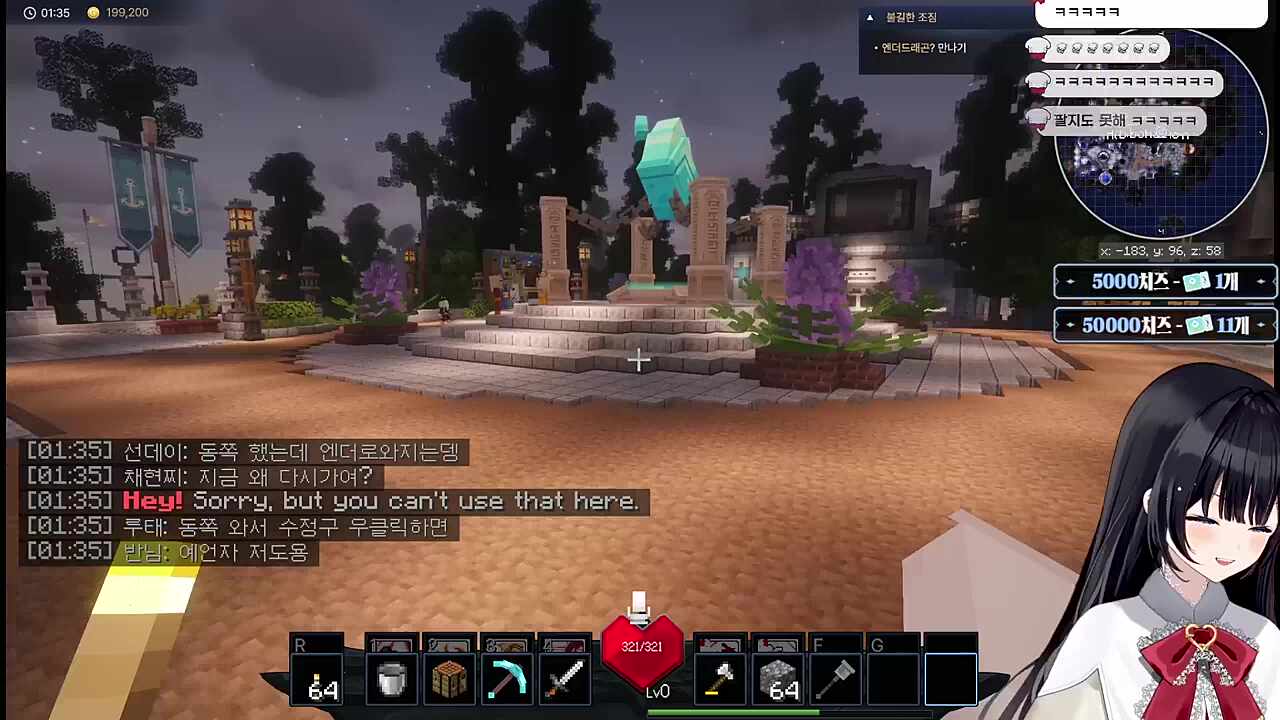
Task: Select the iron sword hotbar slot
Action: click(565, 678)
